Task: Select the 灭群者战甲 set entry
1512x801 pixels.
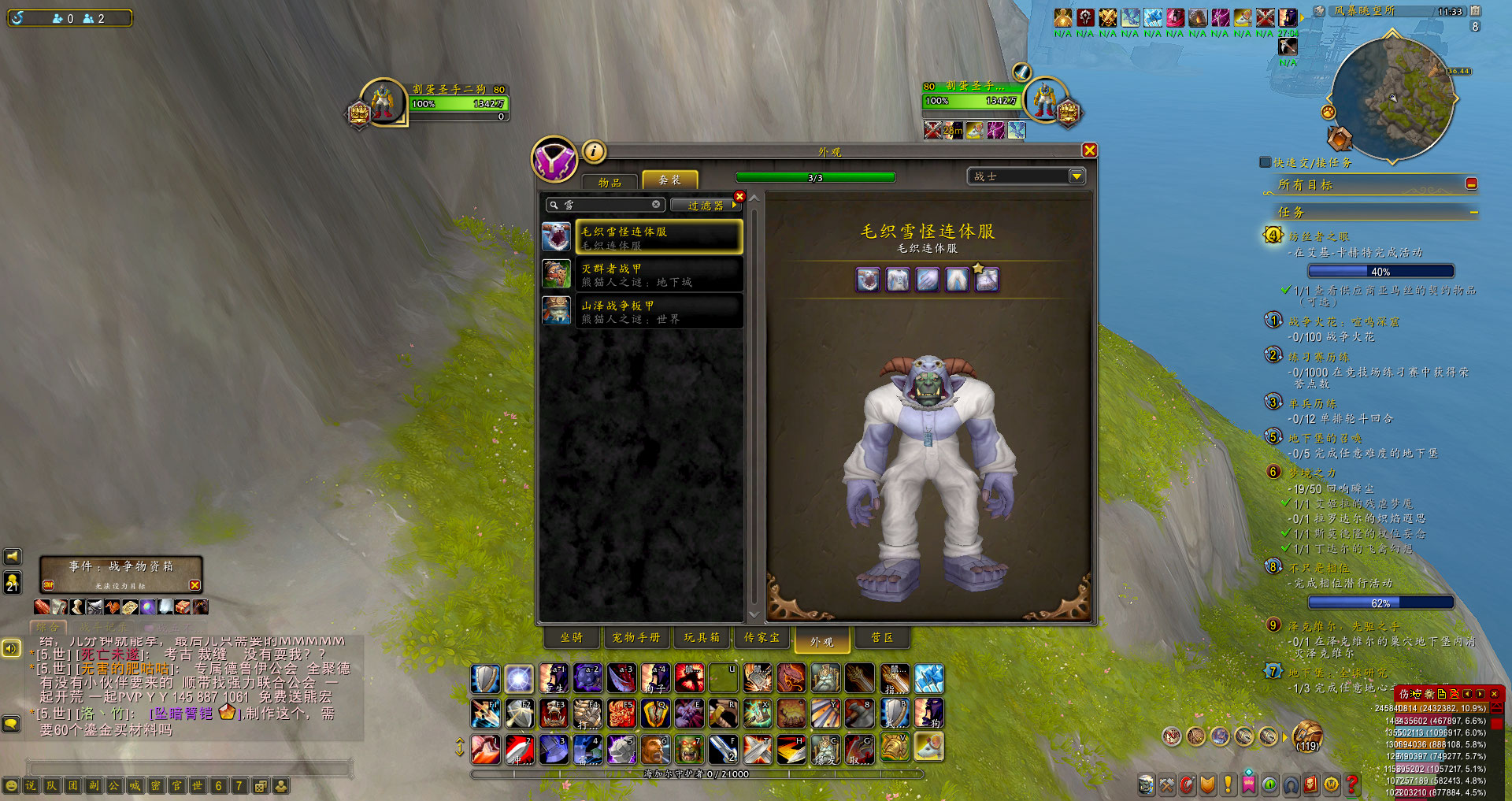Action: [x=659, y=274]
